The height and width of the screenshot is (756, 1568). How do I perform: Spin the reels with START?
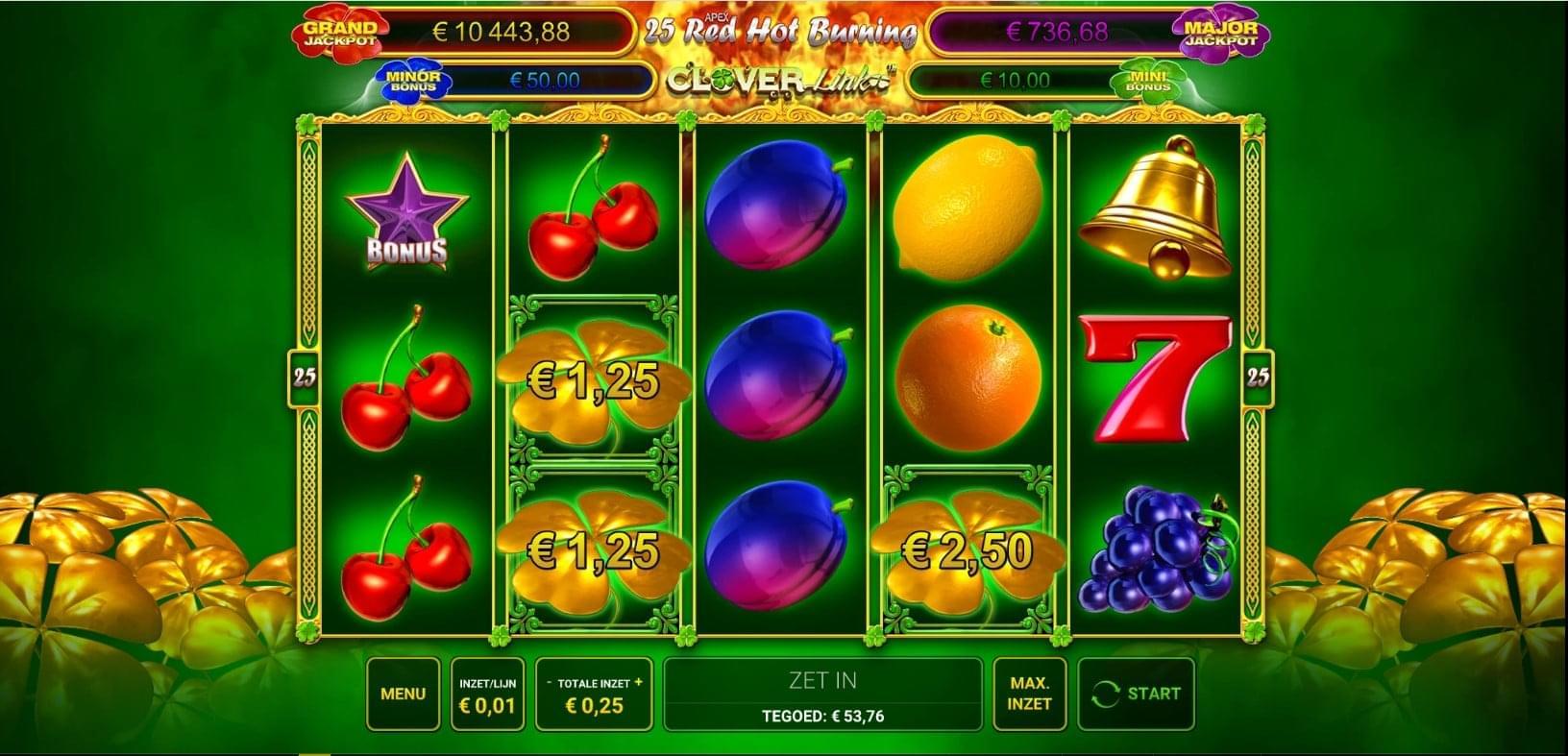(1137, 694)
